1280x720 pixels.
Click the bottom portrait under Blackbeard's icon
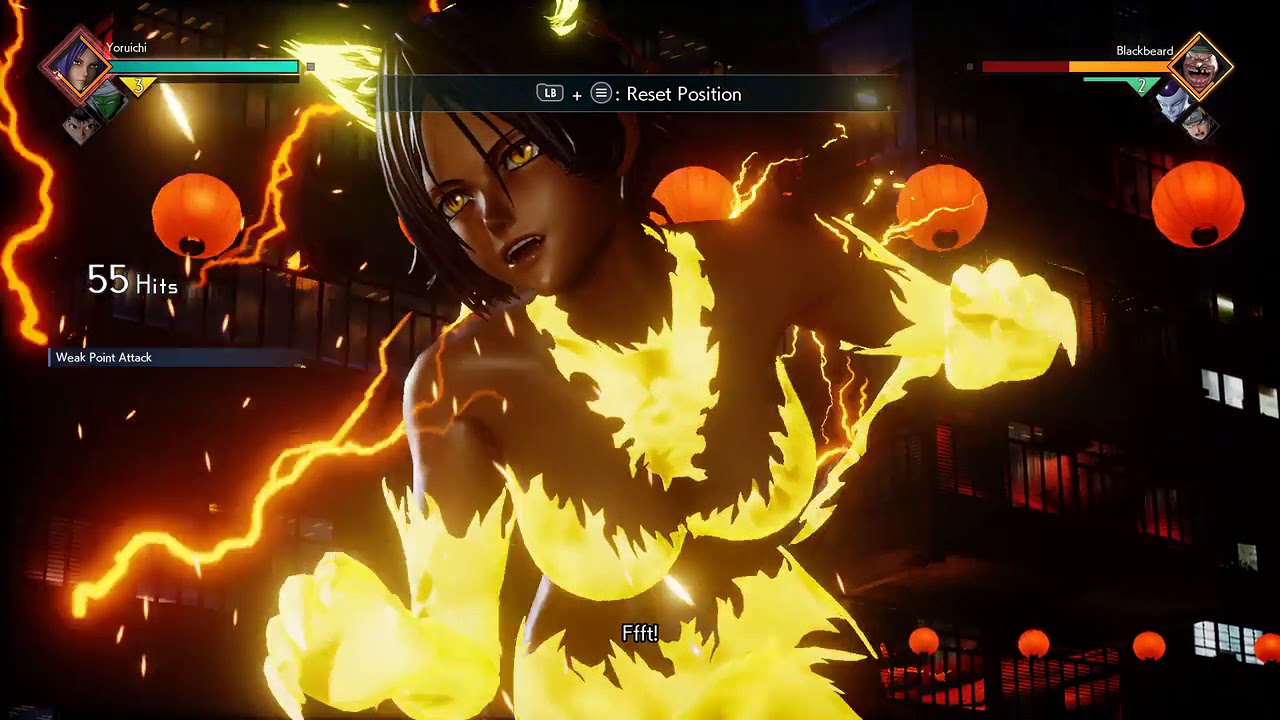pos(1201,126)
